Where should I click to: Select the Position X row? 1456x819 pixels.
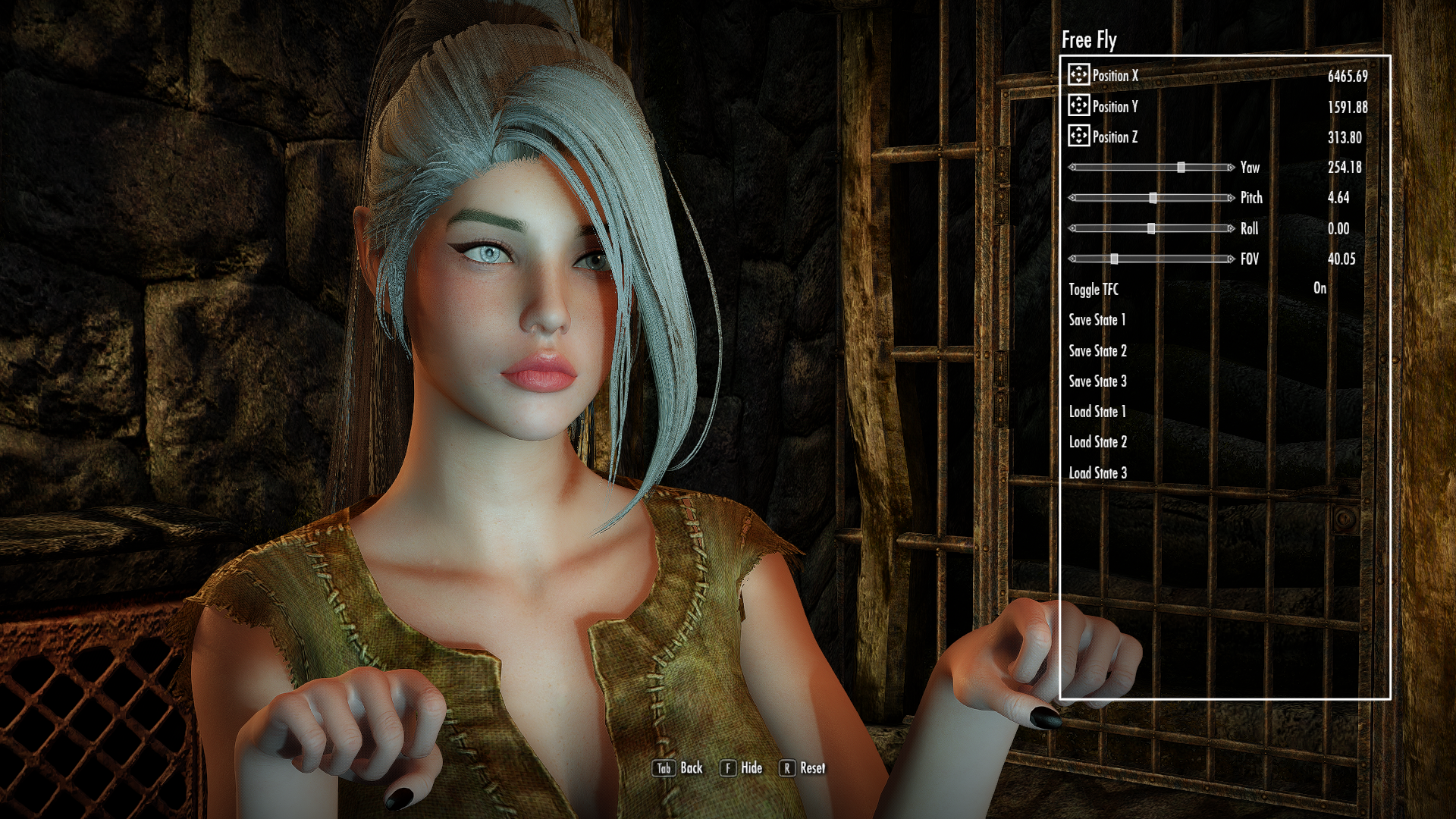(1115, 76)
